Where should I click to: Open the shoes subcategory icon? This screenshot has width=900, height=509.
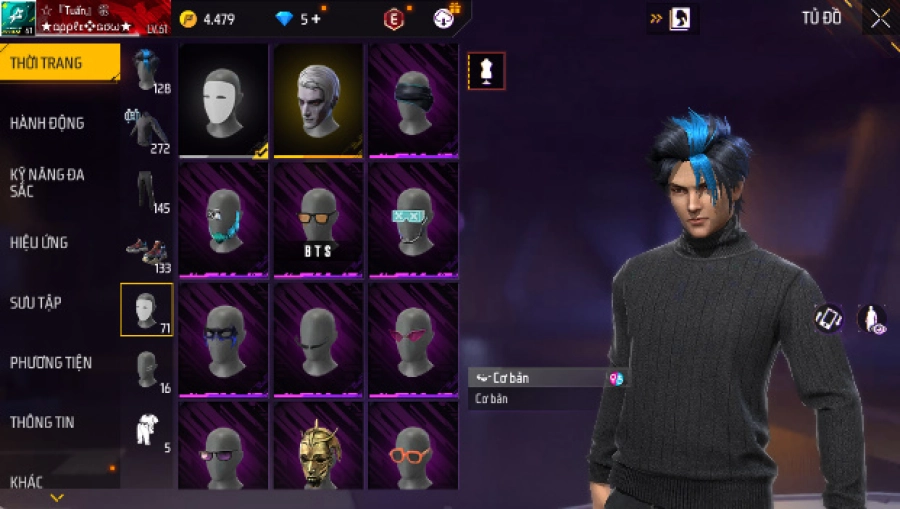pyautogui.click(x=146, y=252)
